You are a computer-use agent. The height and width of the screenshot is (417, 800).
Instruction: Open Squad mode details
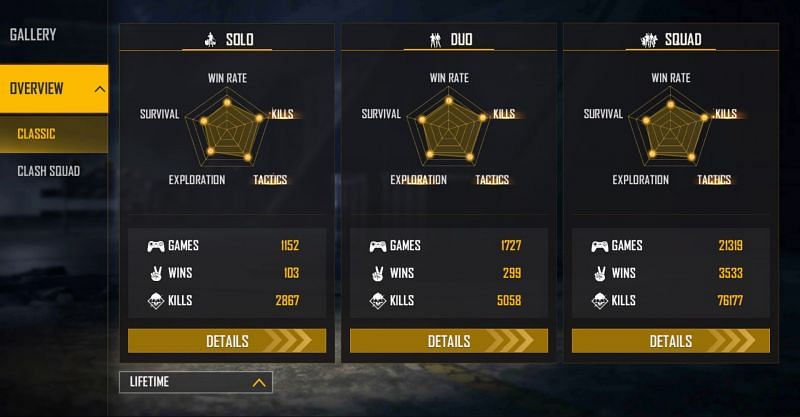pos(671,341)
